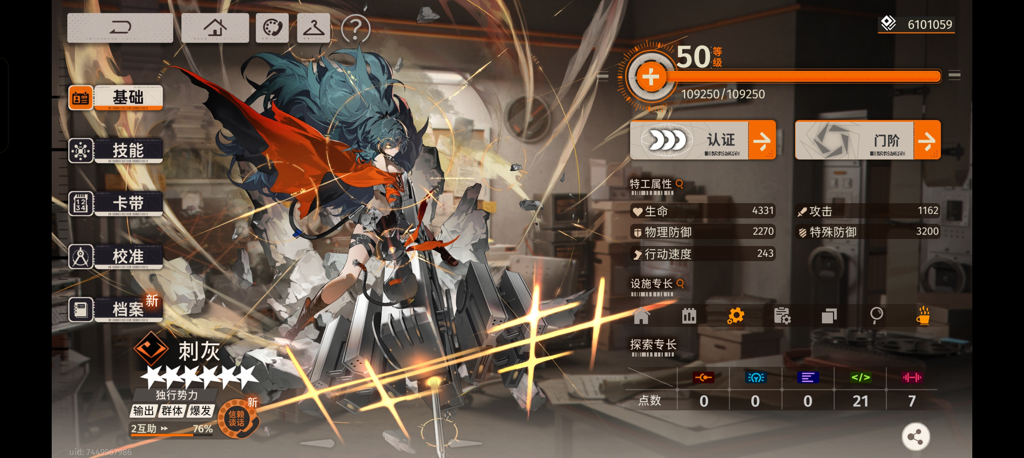
Task: Open the 门阶 rank button
Action: pos(867,141)
